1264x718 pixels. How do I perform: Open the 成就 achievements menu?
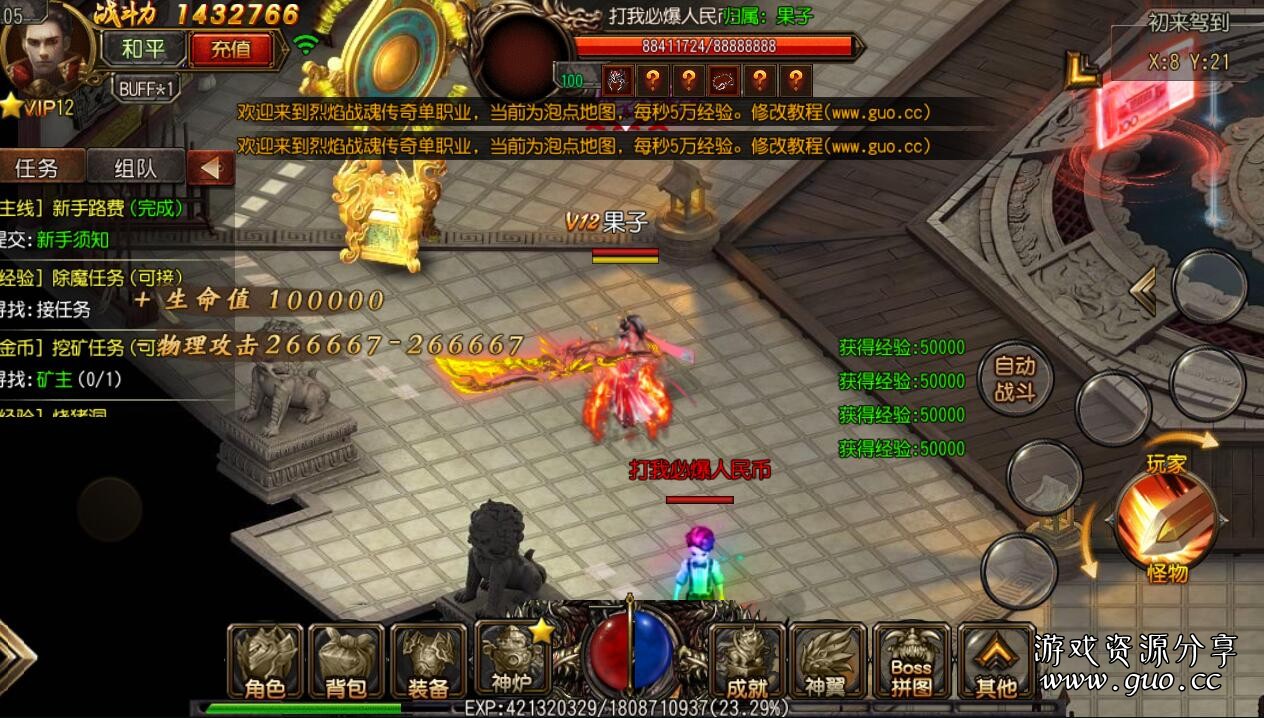746,662
